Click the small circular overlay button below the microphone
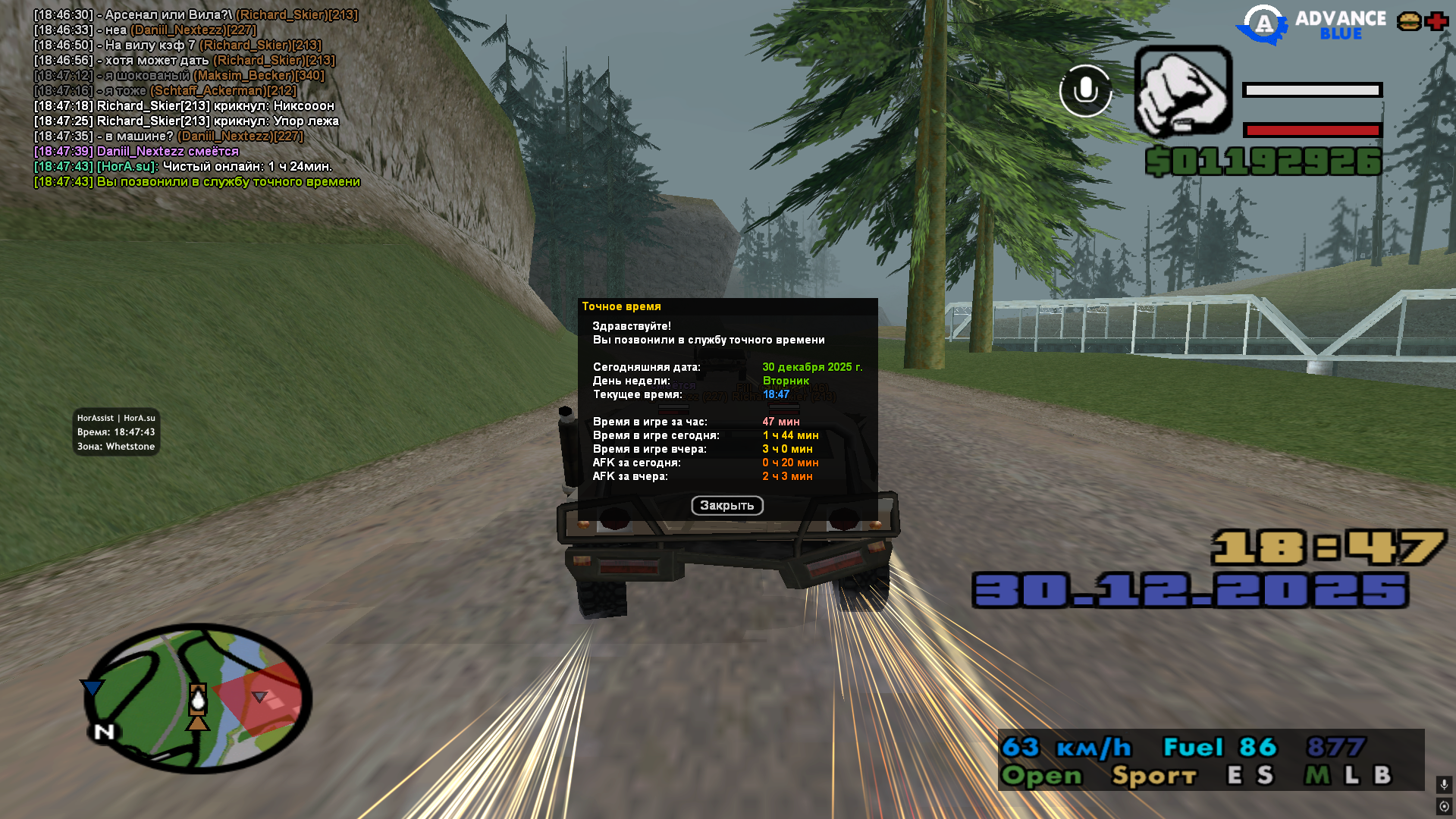 point(1444,806)
